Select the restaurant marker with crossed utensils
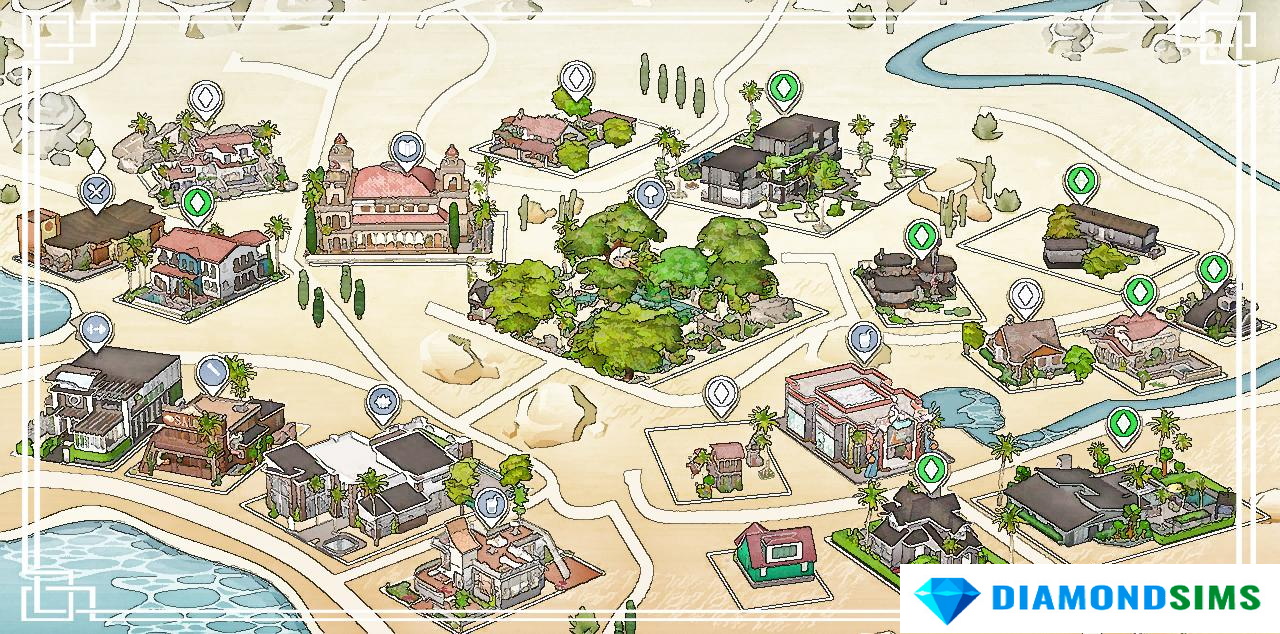The height and width of the screenshot is (634, 1280). pos(96,190)
